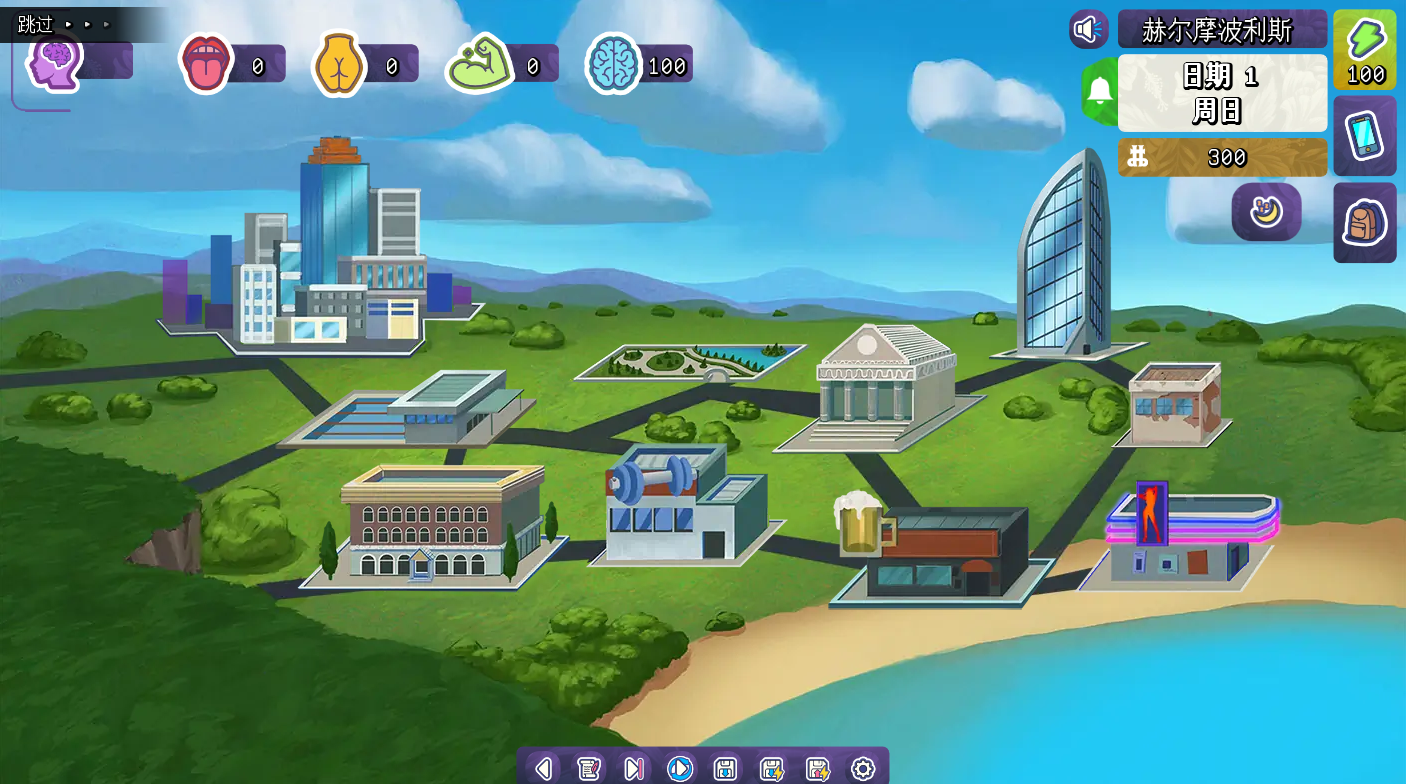Go to the neon club by the beach

tap(1185, 538)
